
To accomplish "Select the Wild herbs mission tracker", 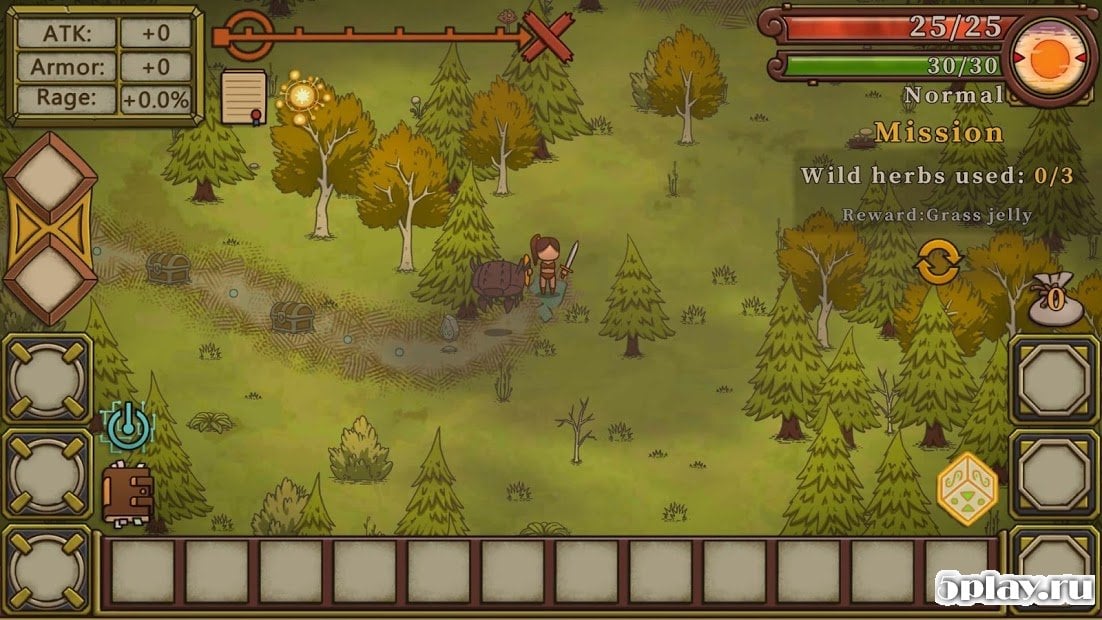I will [936, 176].
